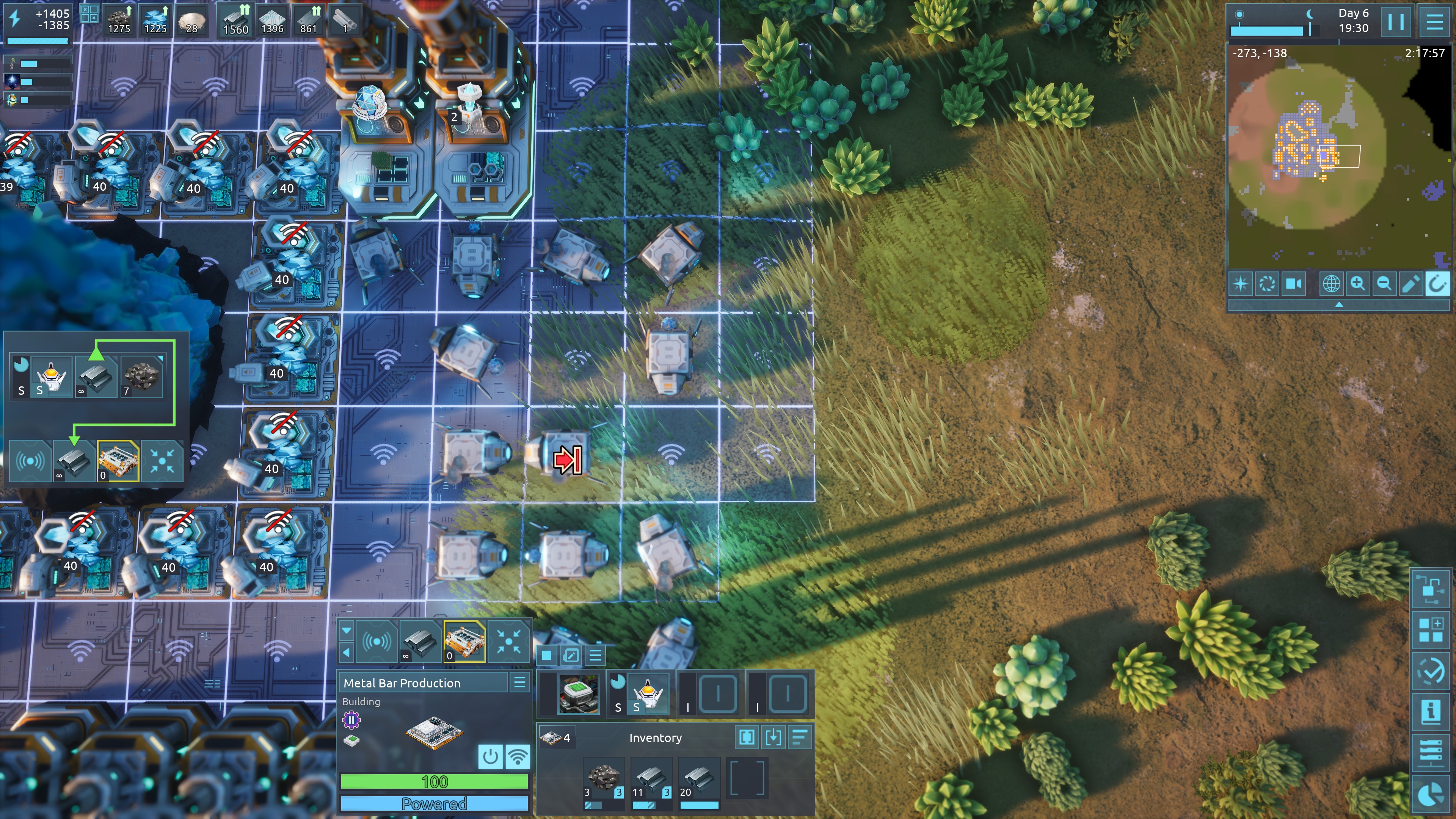Toggle the minimap camera icon
This screenshot has width=1456, height=819.
pos(1294,284)
